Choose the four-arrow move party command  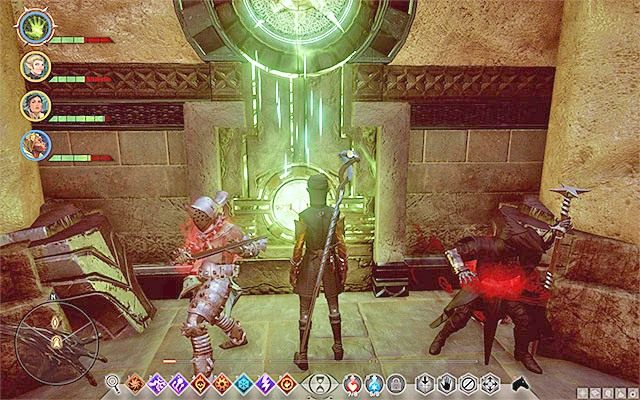point(490,382)
